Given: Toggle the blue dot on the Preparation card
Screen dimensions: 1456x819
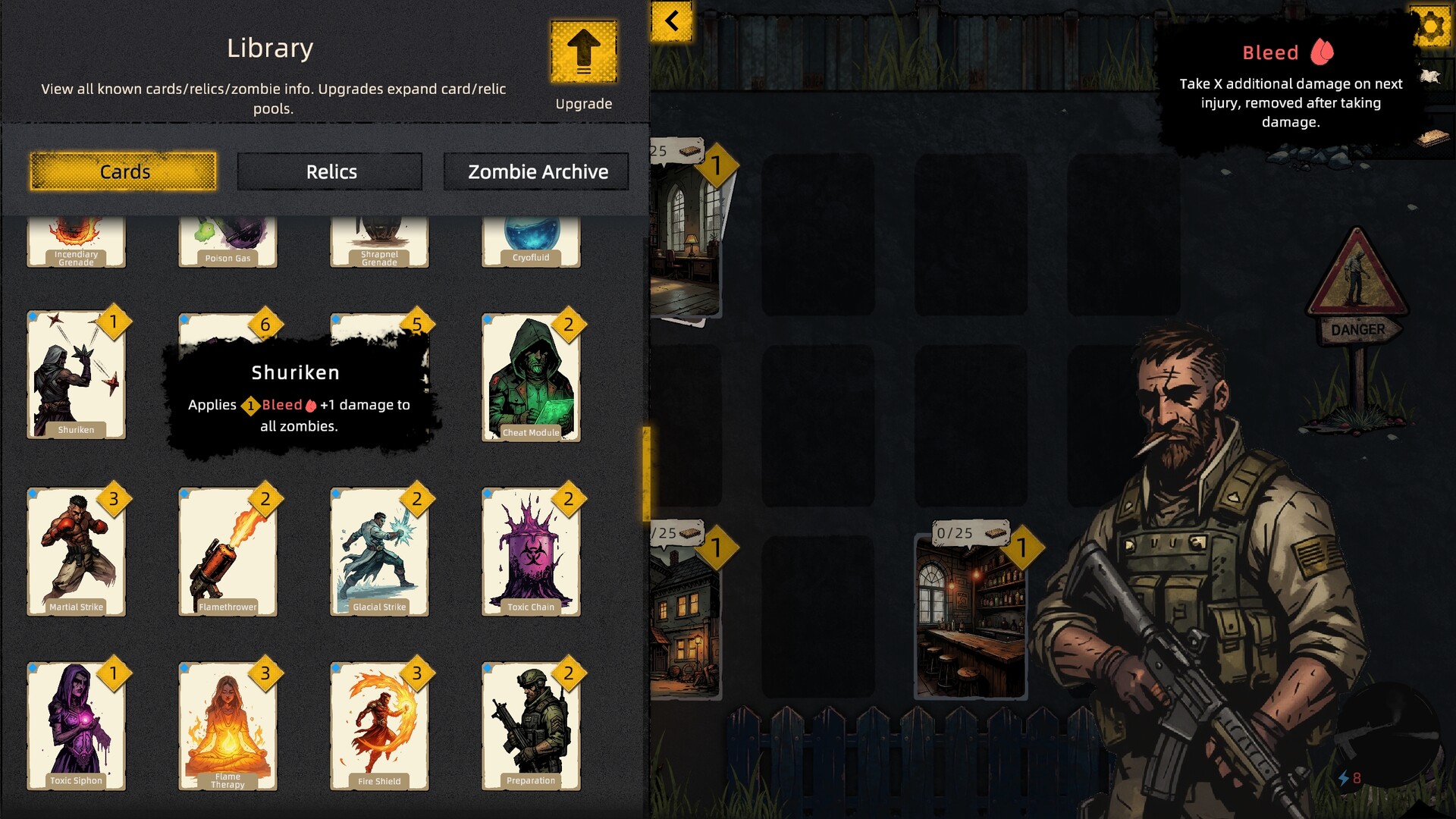Looking at the screenshot, I should click(488, 666).
